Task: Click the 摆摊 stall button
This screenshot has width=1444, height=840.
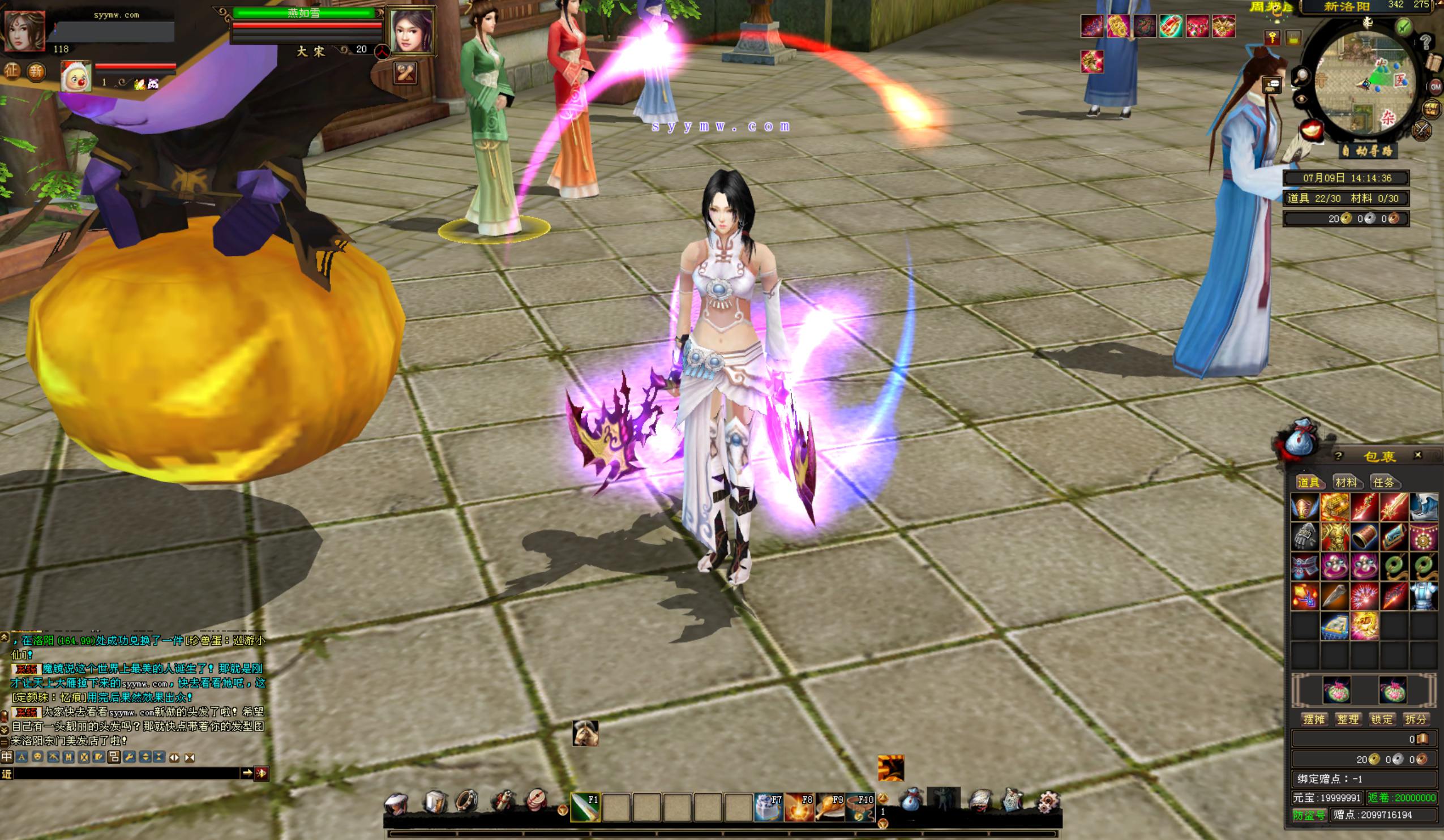Action: (x=1313, y=719)
